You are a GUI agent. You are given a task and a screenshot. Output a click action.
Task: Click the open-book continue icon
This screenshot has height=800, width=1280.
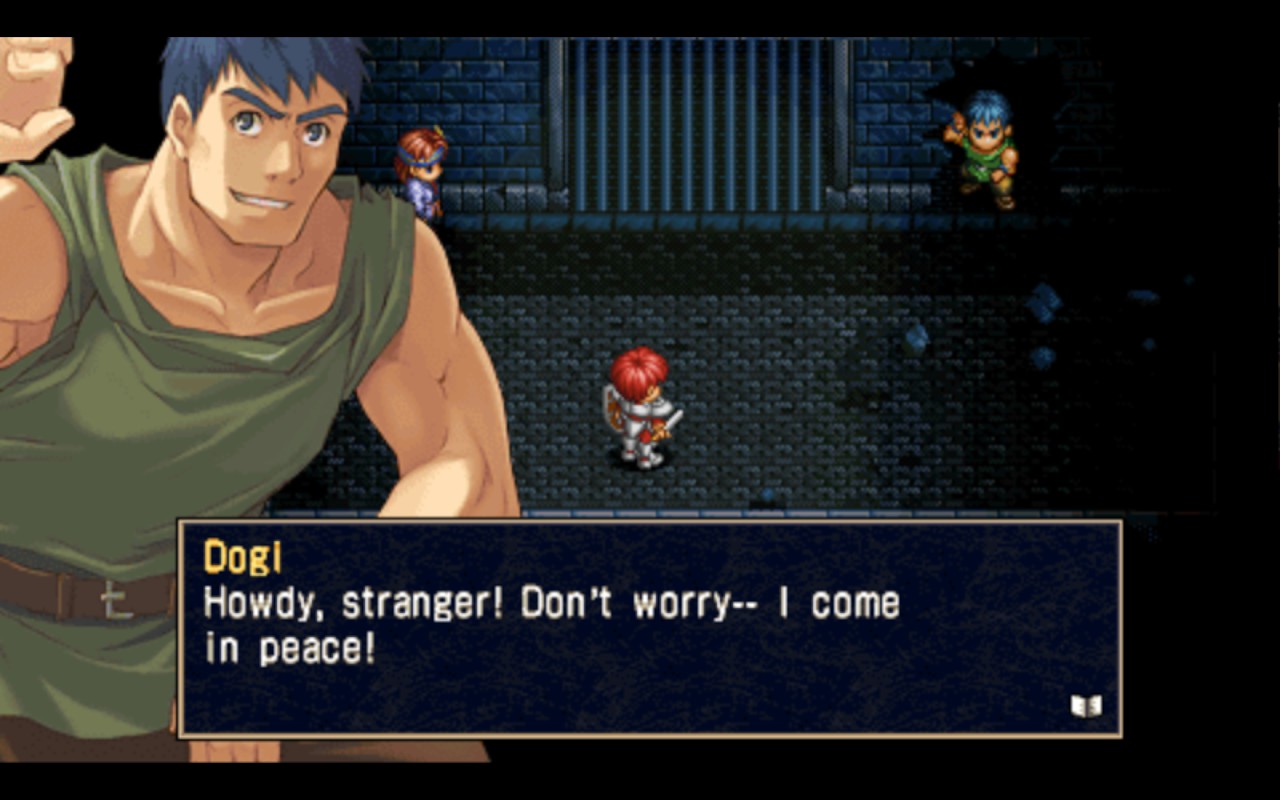pyautogui.click(x=1086, y=707)
